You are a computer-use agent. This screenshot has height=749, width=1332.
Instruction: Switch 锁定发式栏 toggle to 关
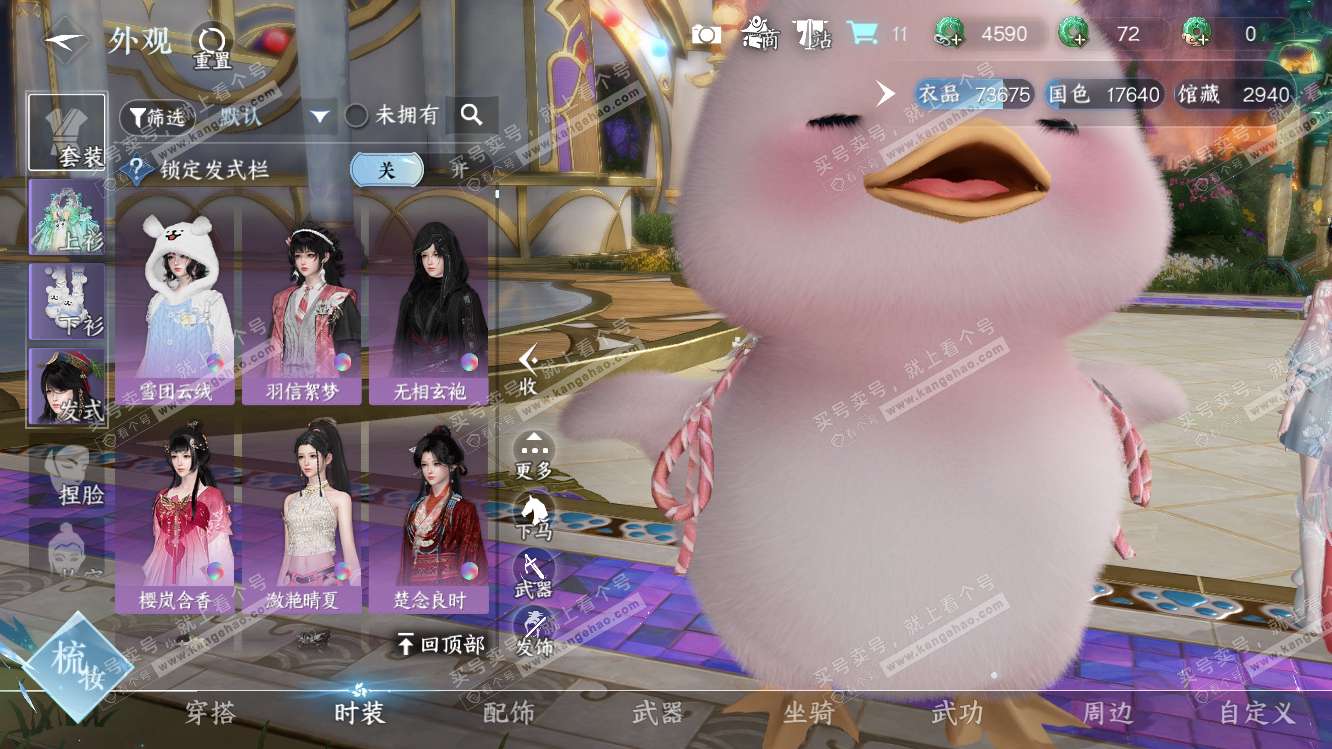point(386,169)
